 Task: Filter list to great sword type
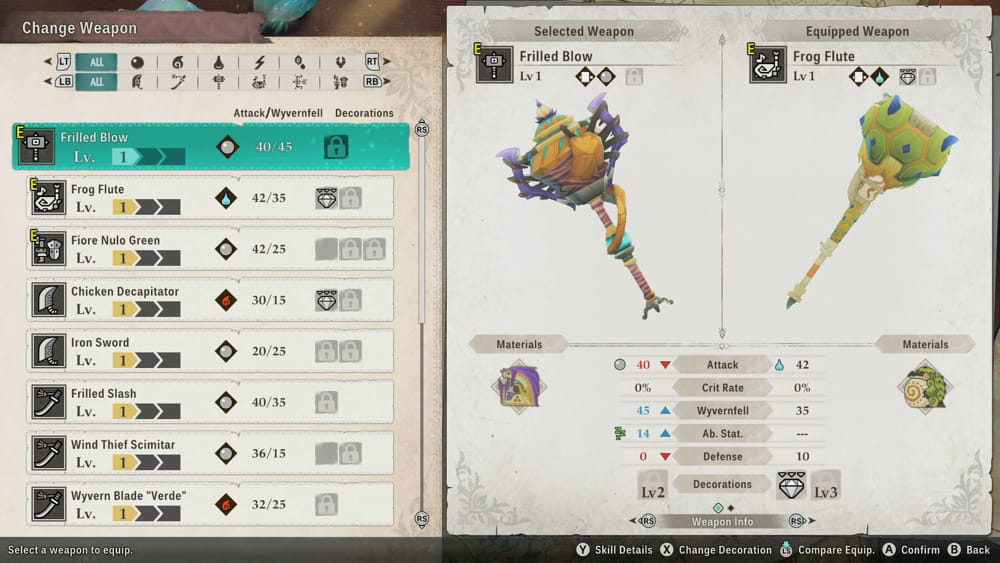(x=137, y=82)
